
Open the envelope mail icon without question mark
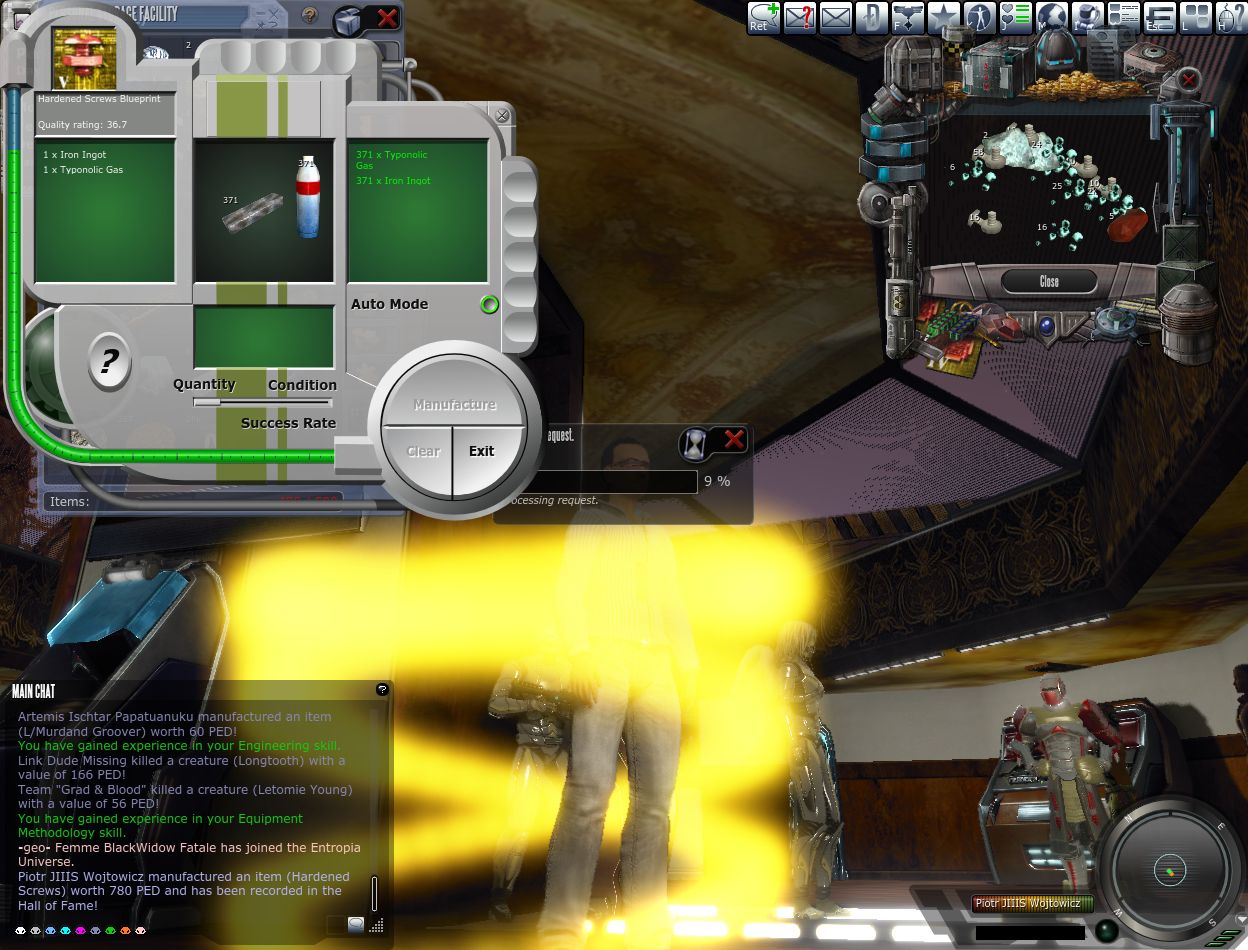coord(835,17)
